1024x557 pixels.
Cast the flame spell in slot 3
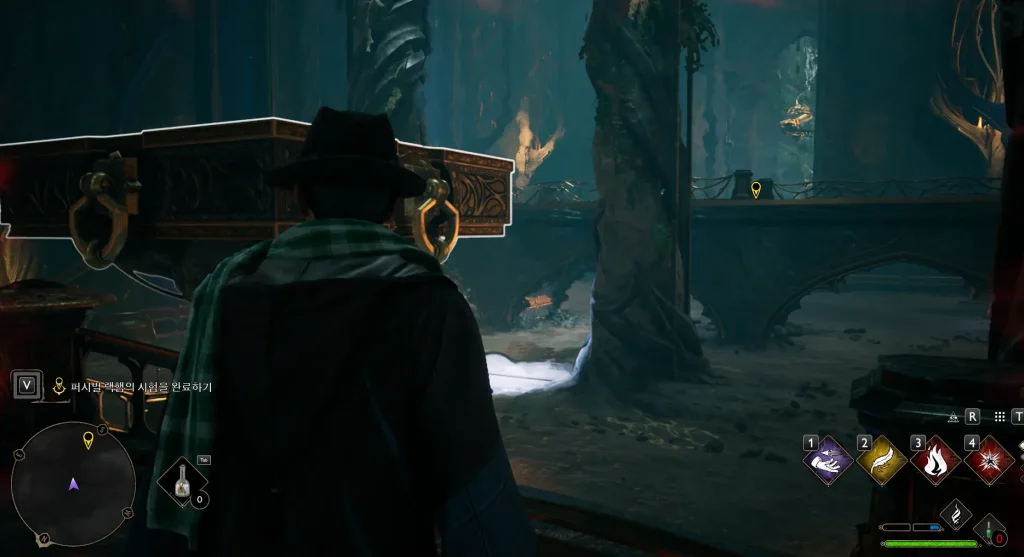(x=936, y=462)
